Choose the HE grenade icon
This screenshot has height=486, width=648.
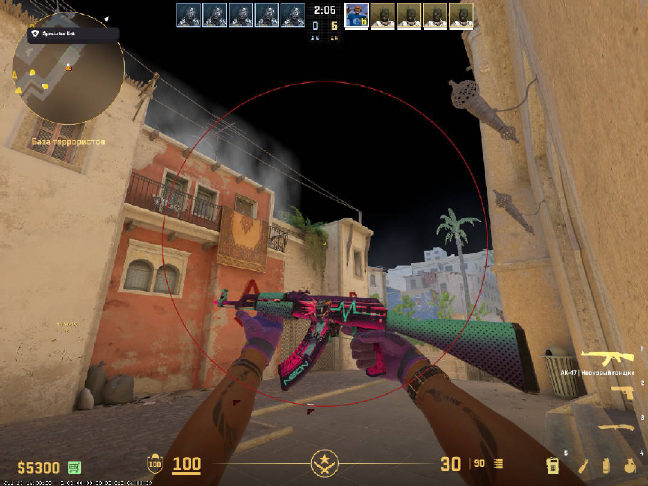(x=627, y=465)
